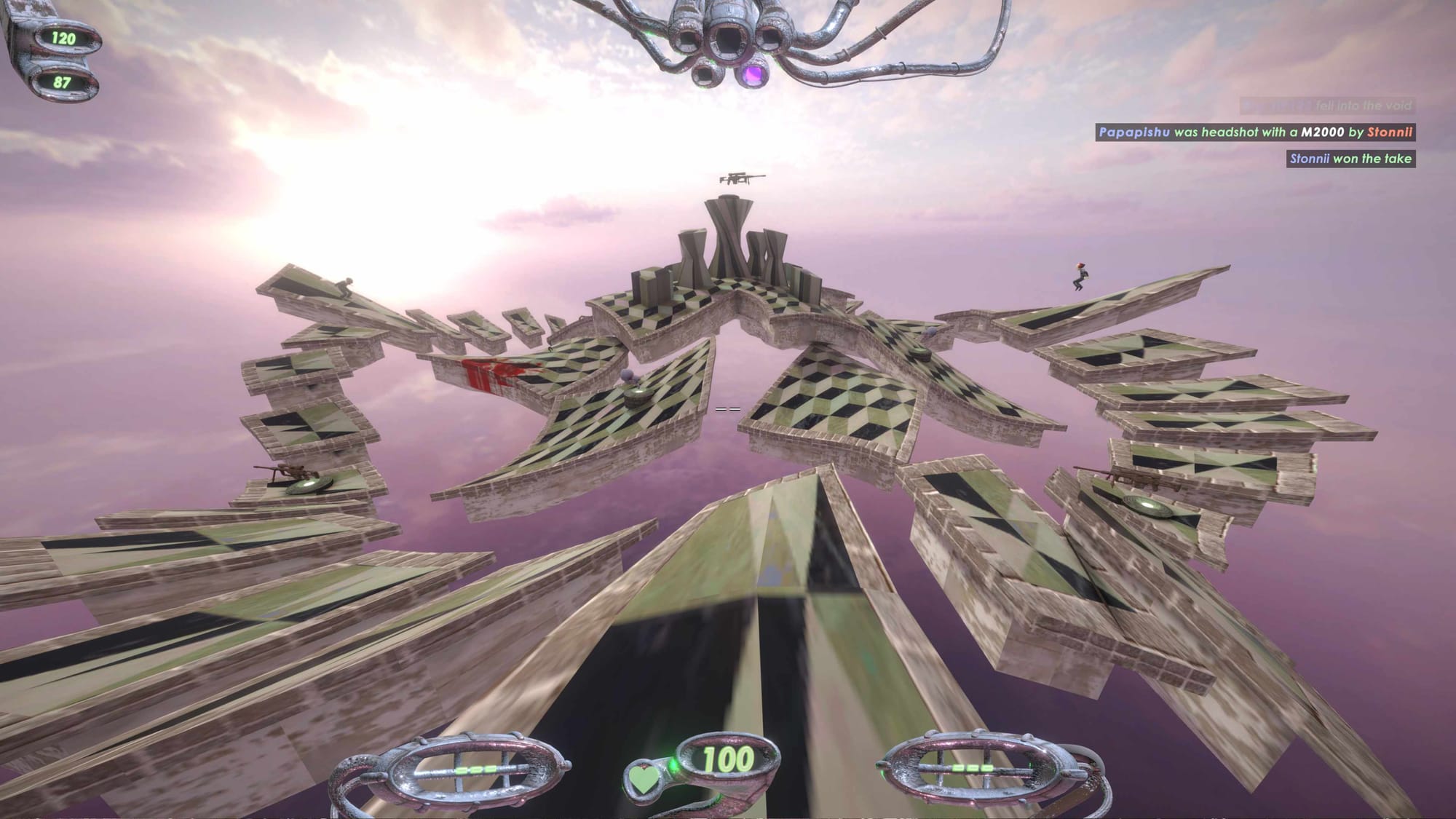The width and height of the screenshot is (1456, 819).
Task: Click the Papapishu headshot kill feed entry
Action: 1255,132
